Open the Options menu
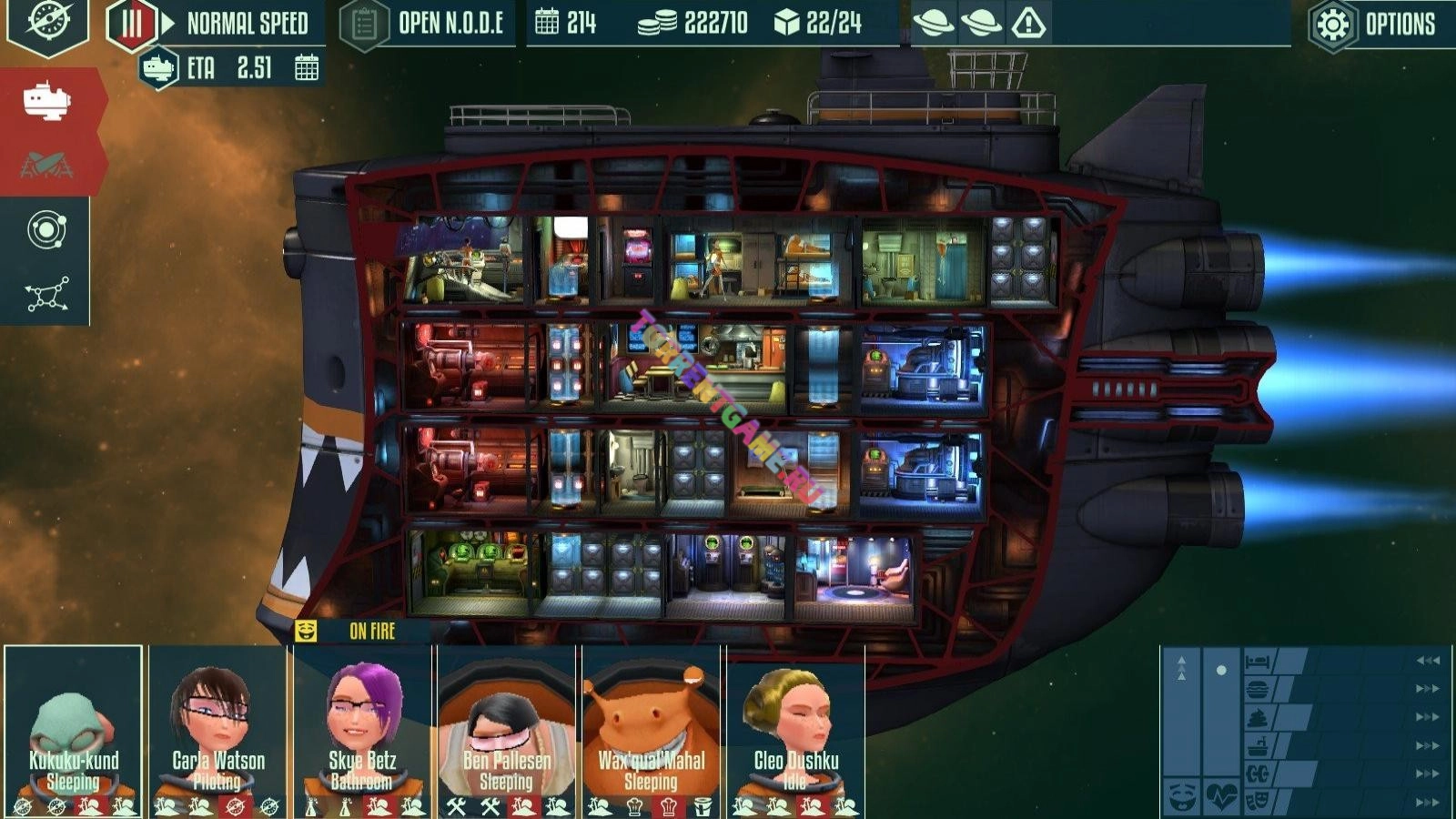 1374,25
